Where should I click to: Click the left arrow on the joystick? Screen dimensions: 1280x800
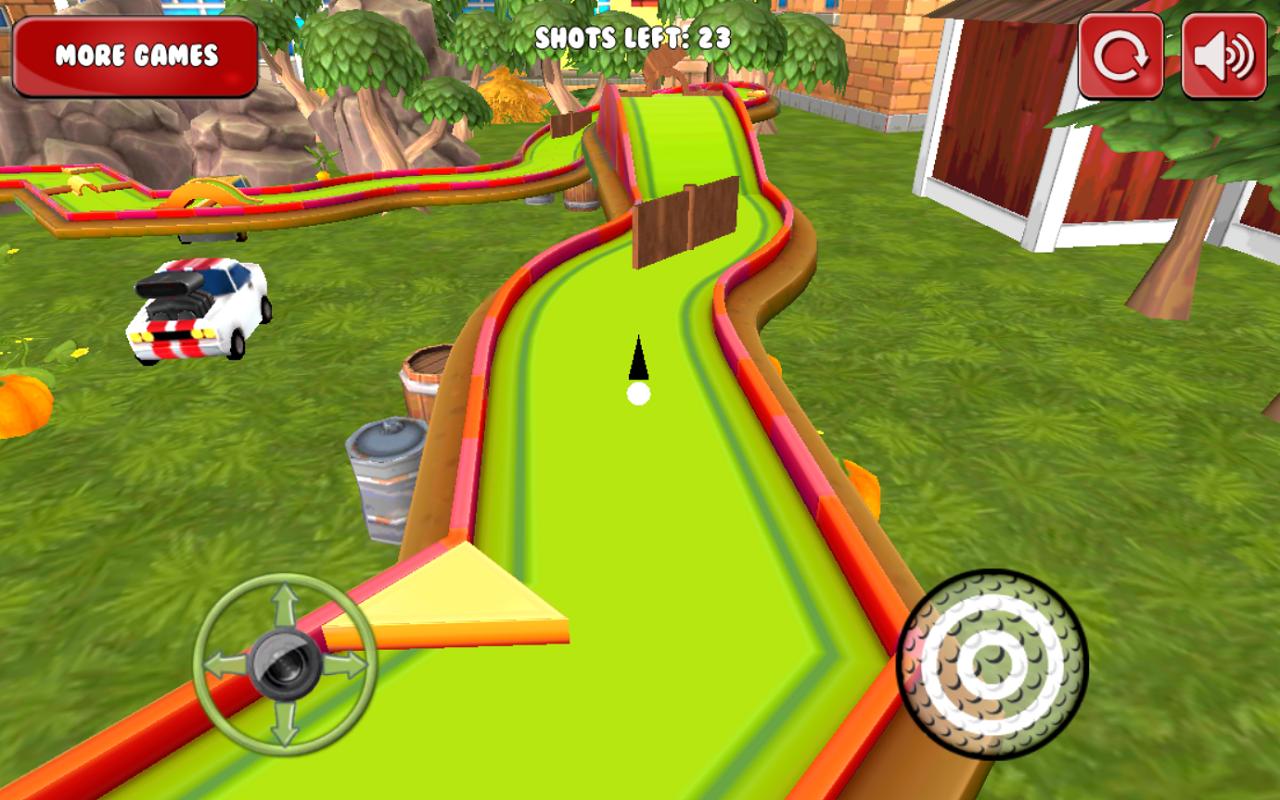tap(222, 665)
